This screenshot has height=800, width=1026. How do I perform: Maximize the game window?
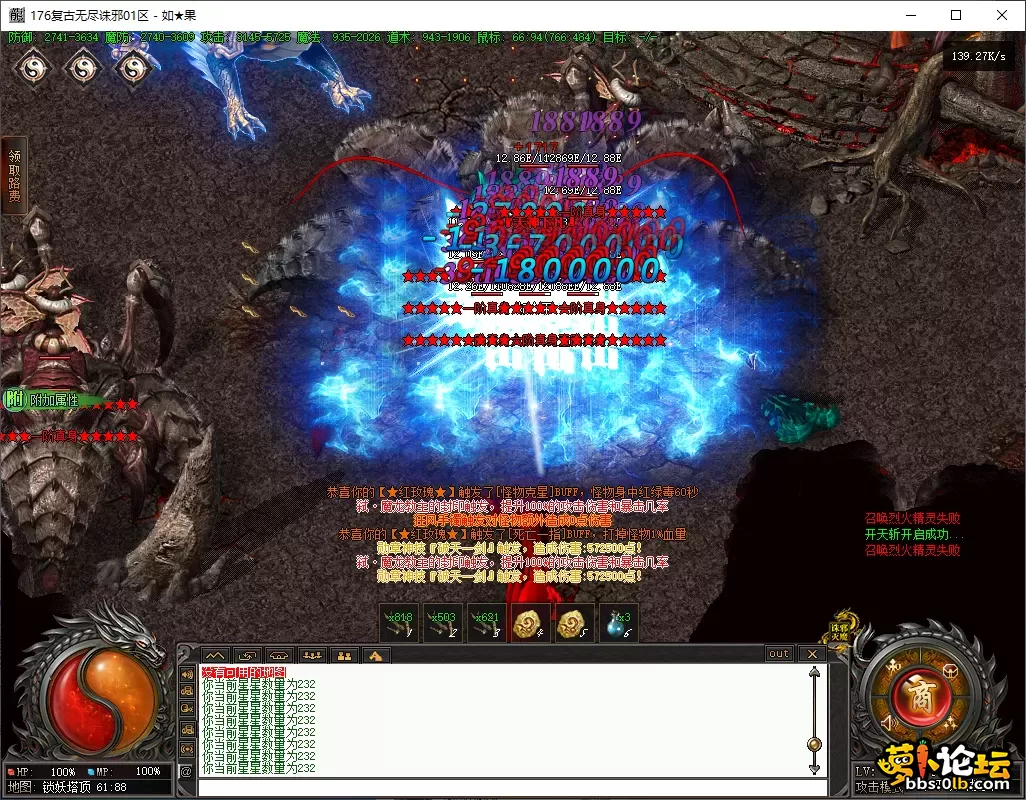(956, 15)
